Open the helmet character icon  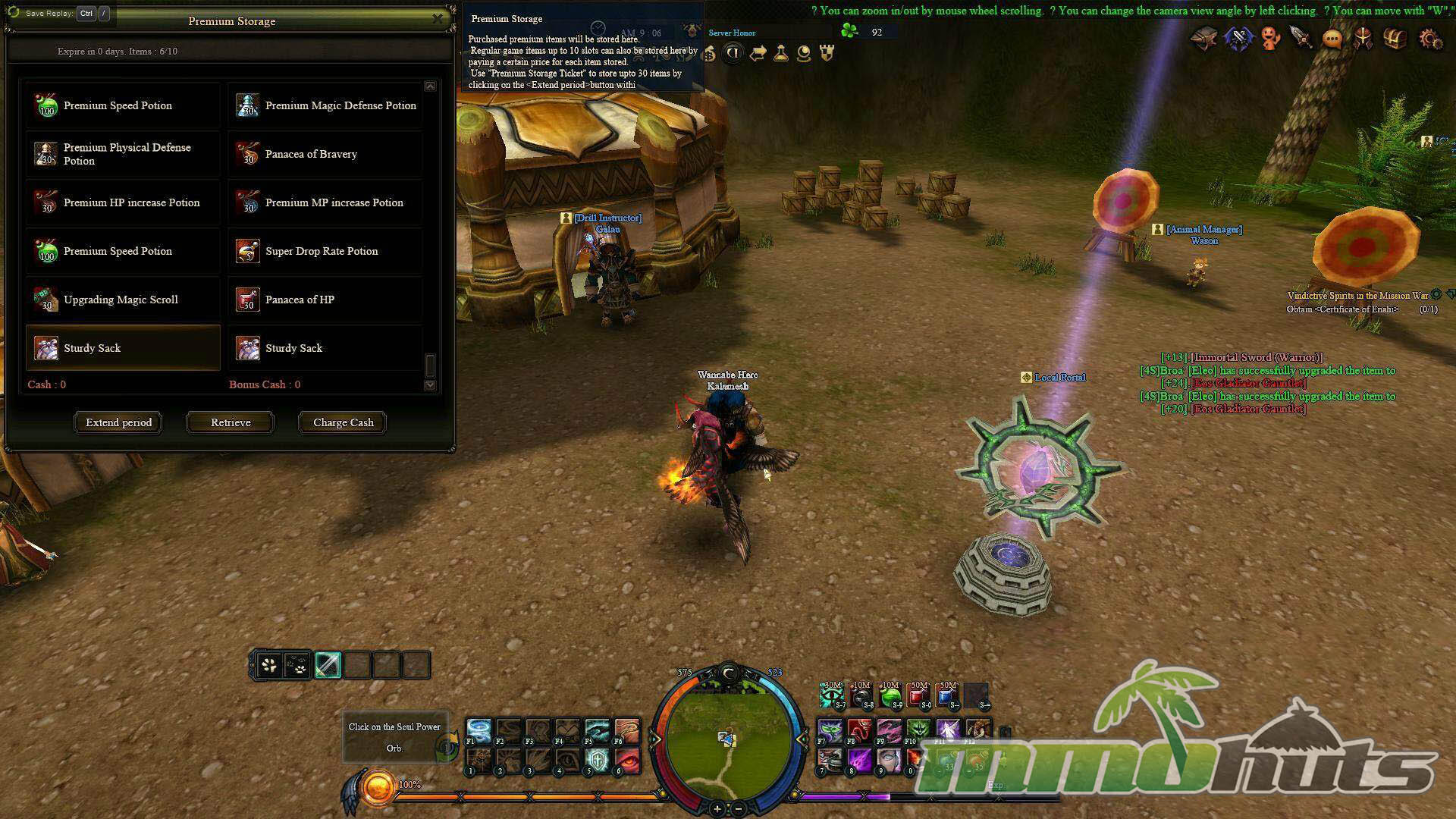coord(1363,39)
